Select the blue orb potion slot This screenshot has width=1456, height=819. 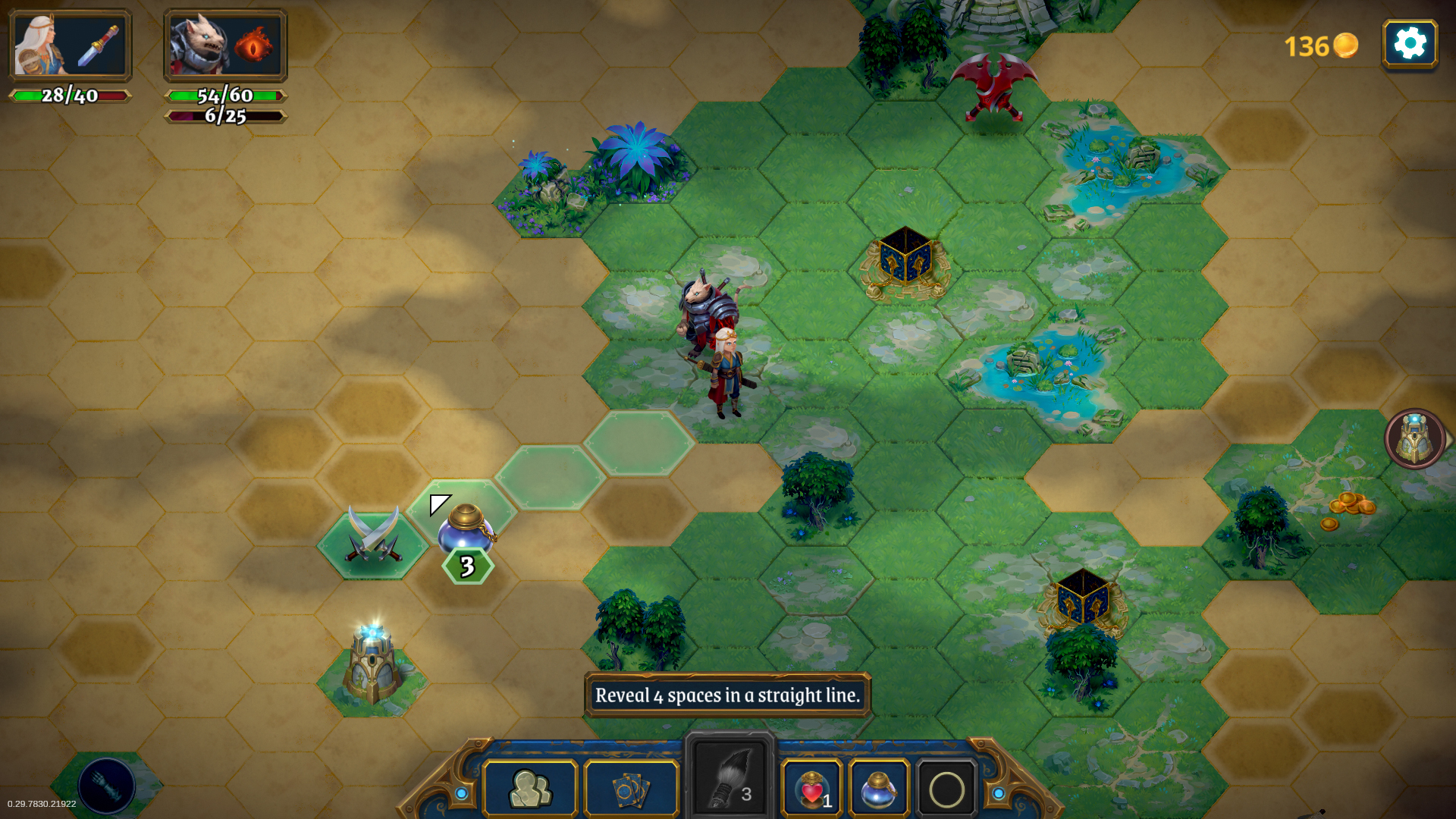point(879,789)
